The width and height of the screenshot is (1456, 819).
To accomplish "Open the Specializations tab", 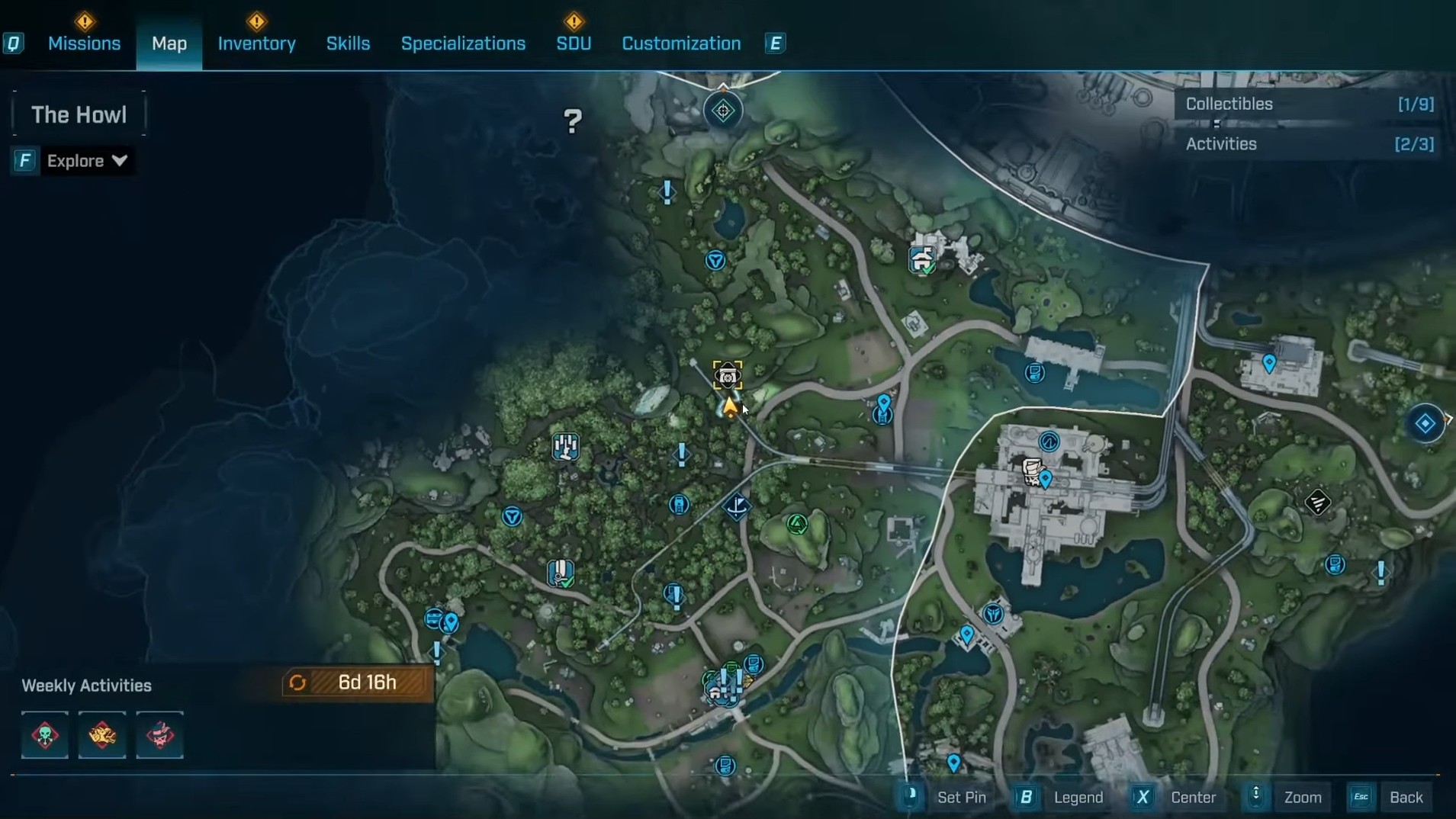I will pyautogui.click(x=463, y=43).
